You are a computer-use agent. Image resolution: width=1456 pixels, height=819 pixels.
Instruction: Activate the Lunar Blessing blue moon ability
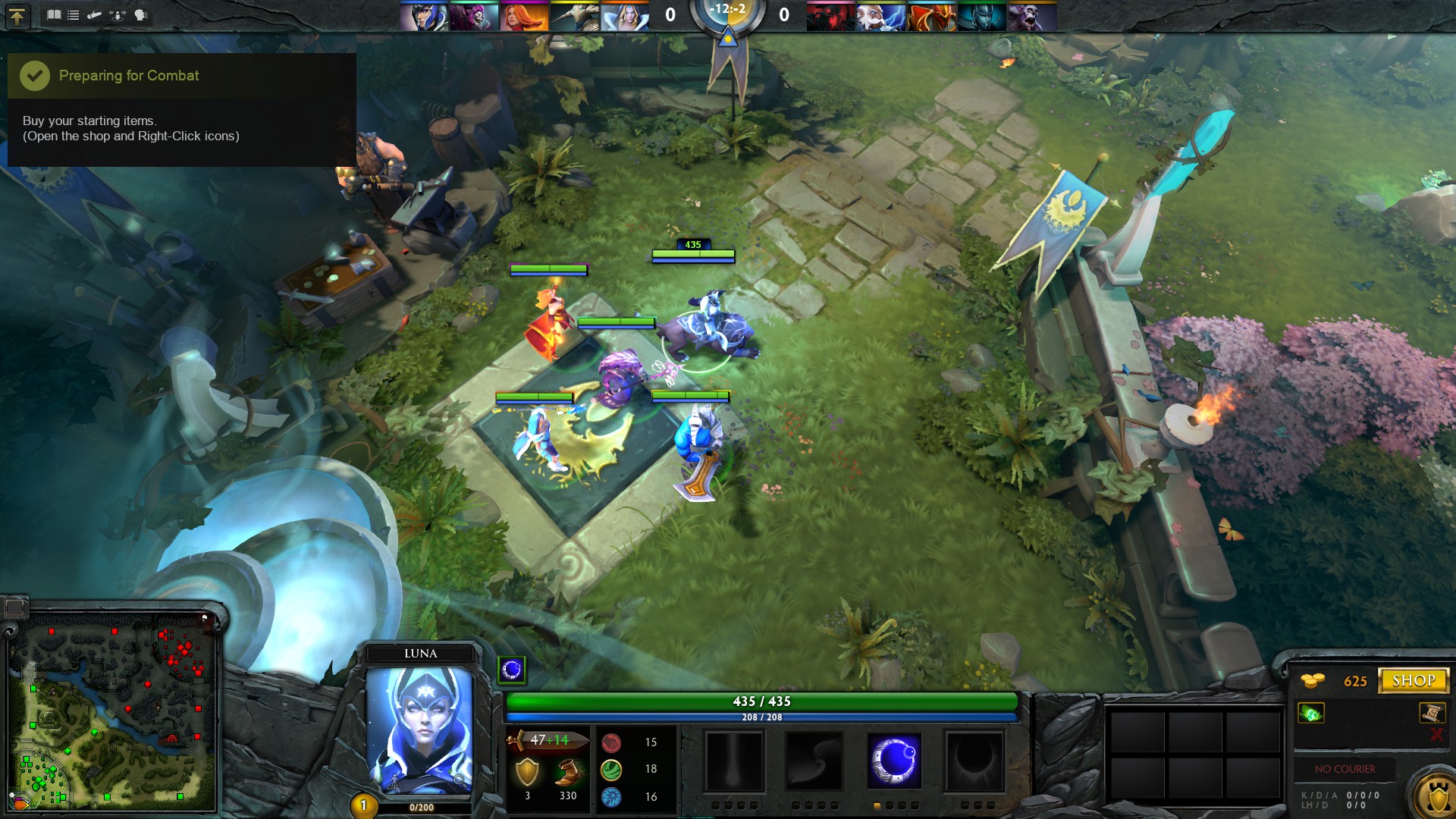pos(894,761)
